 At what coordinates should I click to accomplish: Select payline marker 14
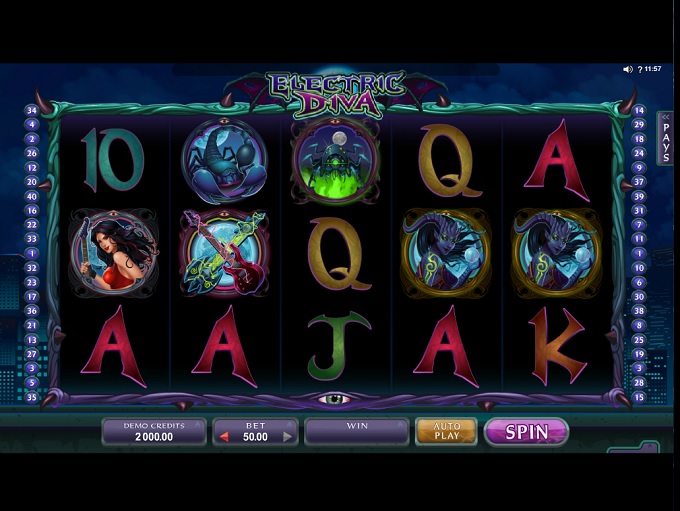click(640, 110)
